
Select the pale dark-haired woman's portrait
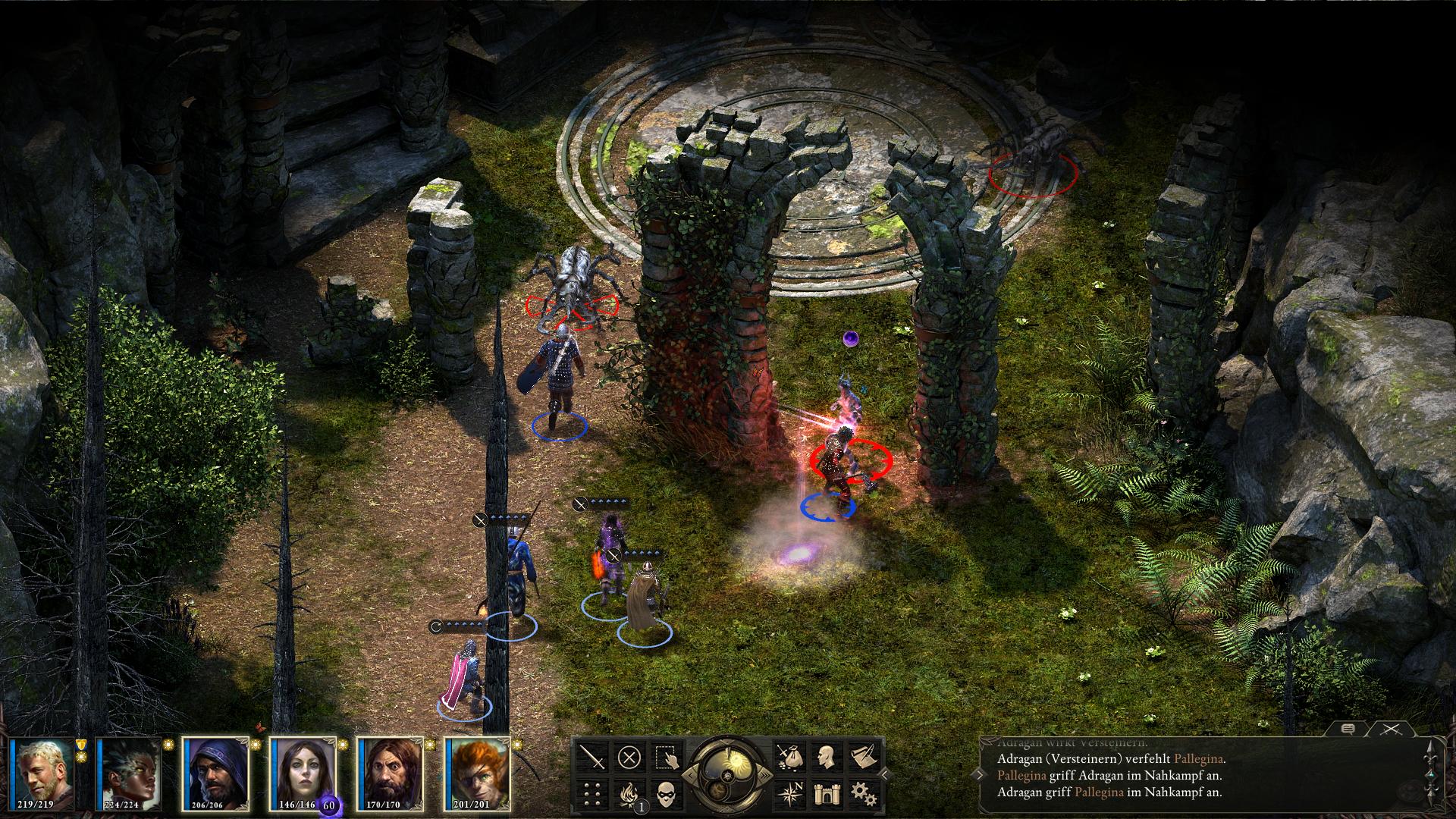click(304, 773)
